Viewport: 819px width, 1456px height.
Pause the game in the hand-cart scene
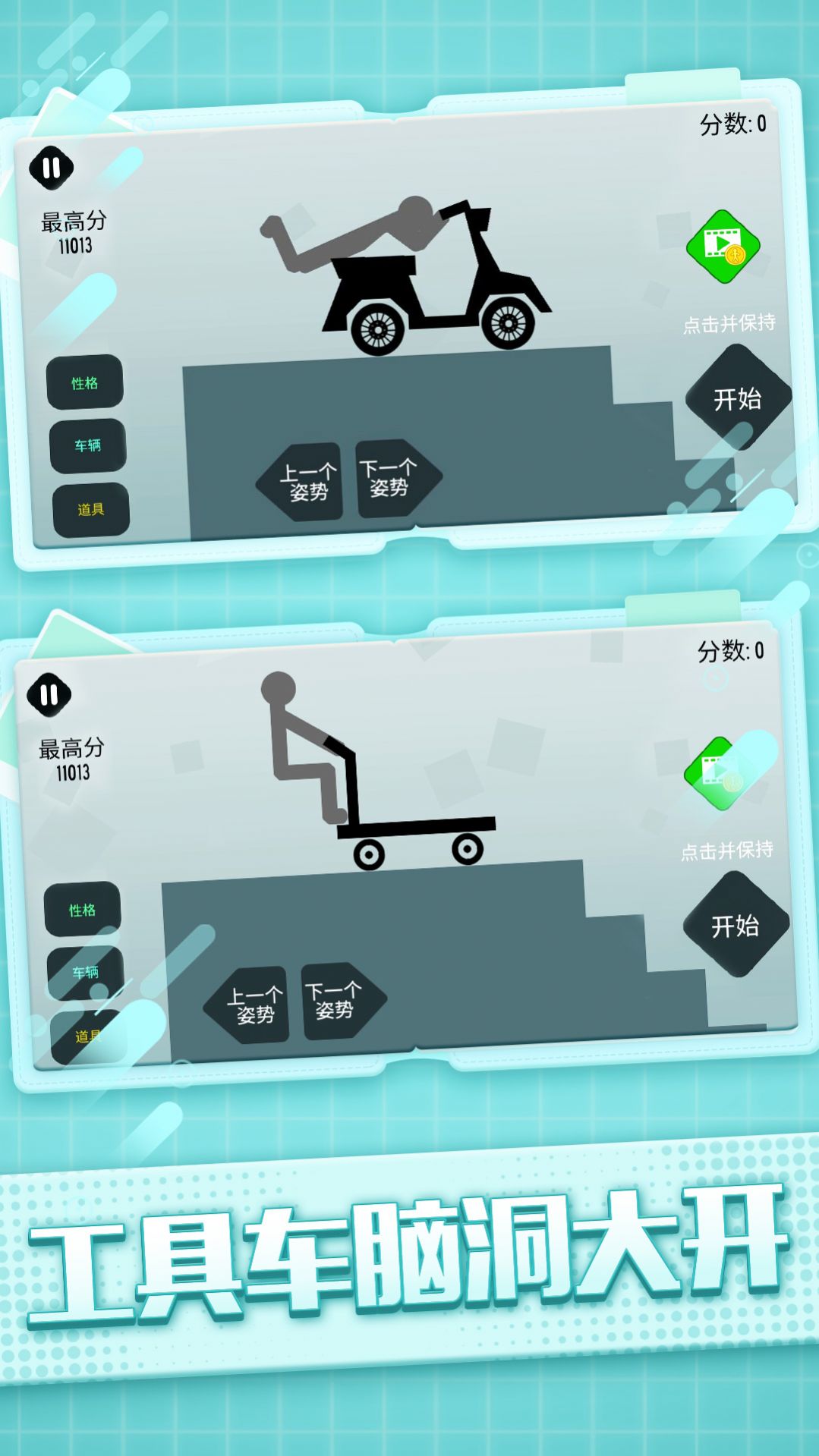point(49,694)
